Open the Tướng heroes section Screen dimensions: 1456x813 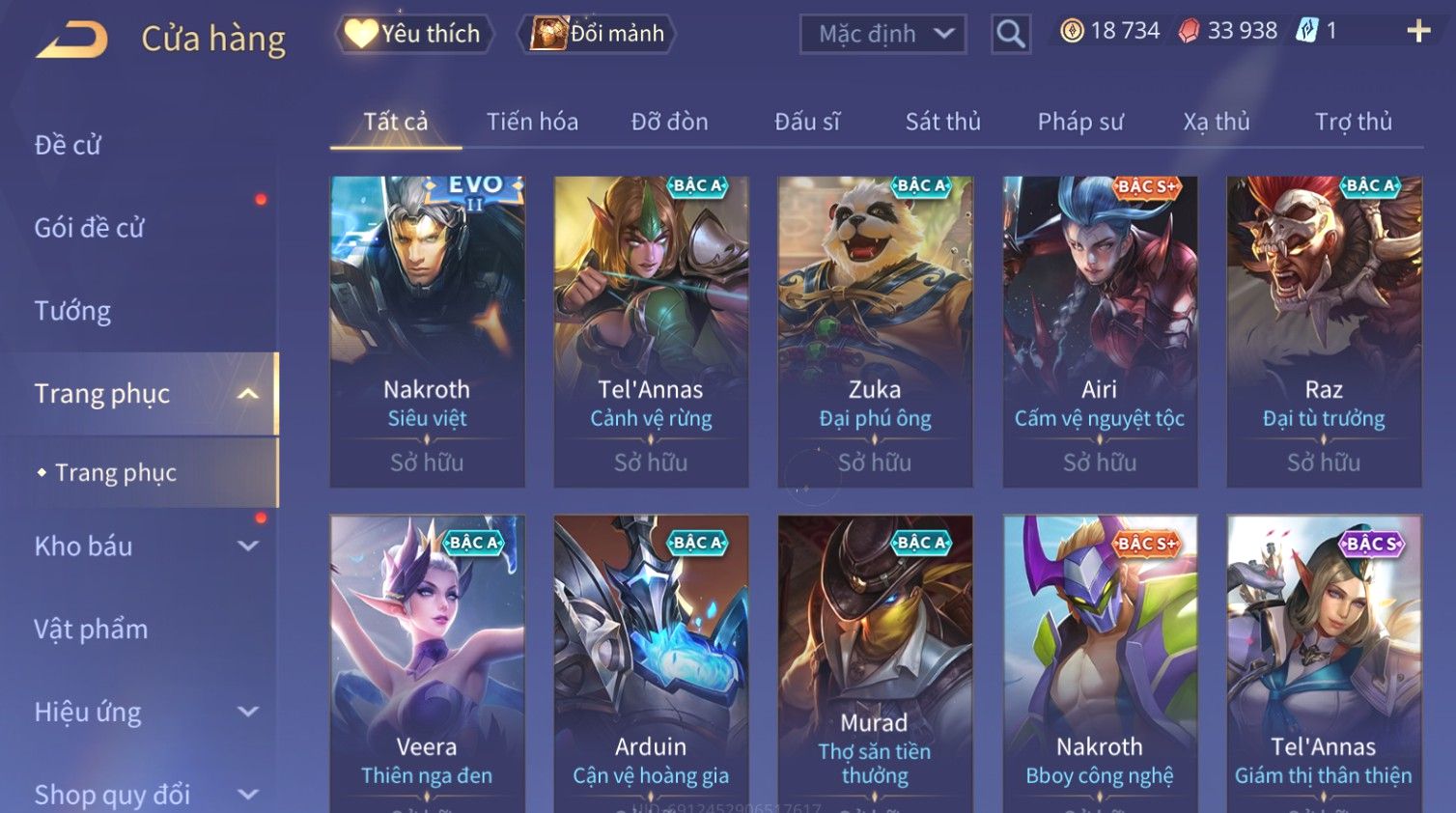tap(72, 311)
